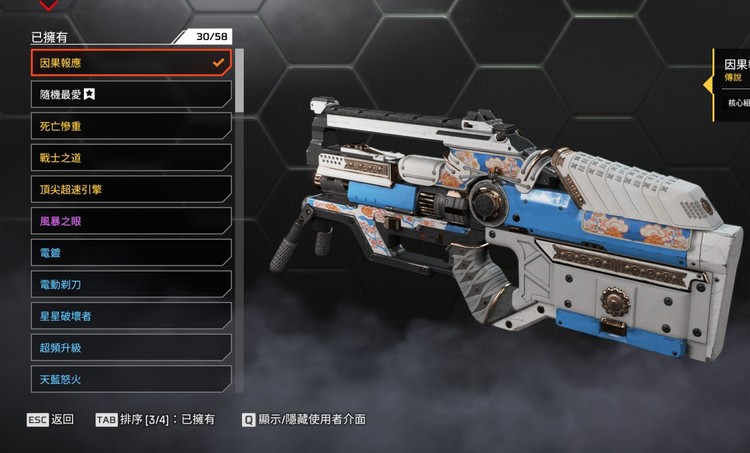Go back with the 返回 button
Image resolution: width=750 pixels, height=453 pixels.
click(50, 420)
